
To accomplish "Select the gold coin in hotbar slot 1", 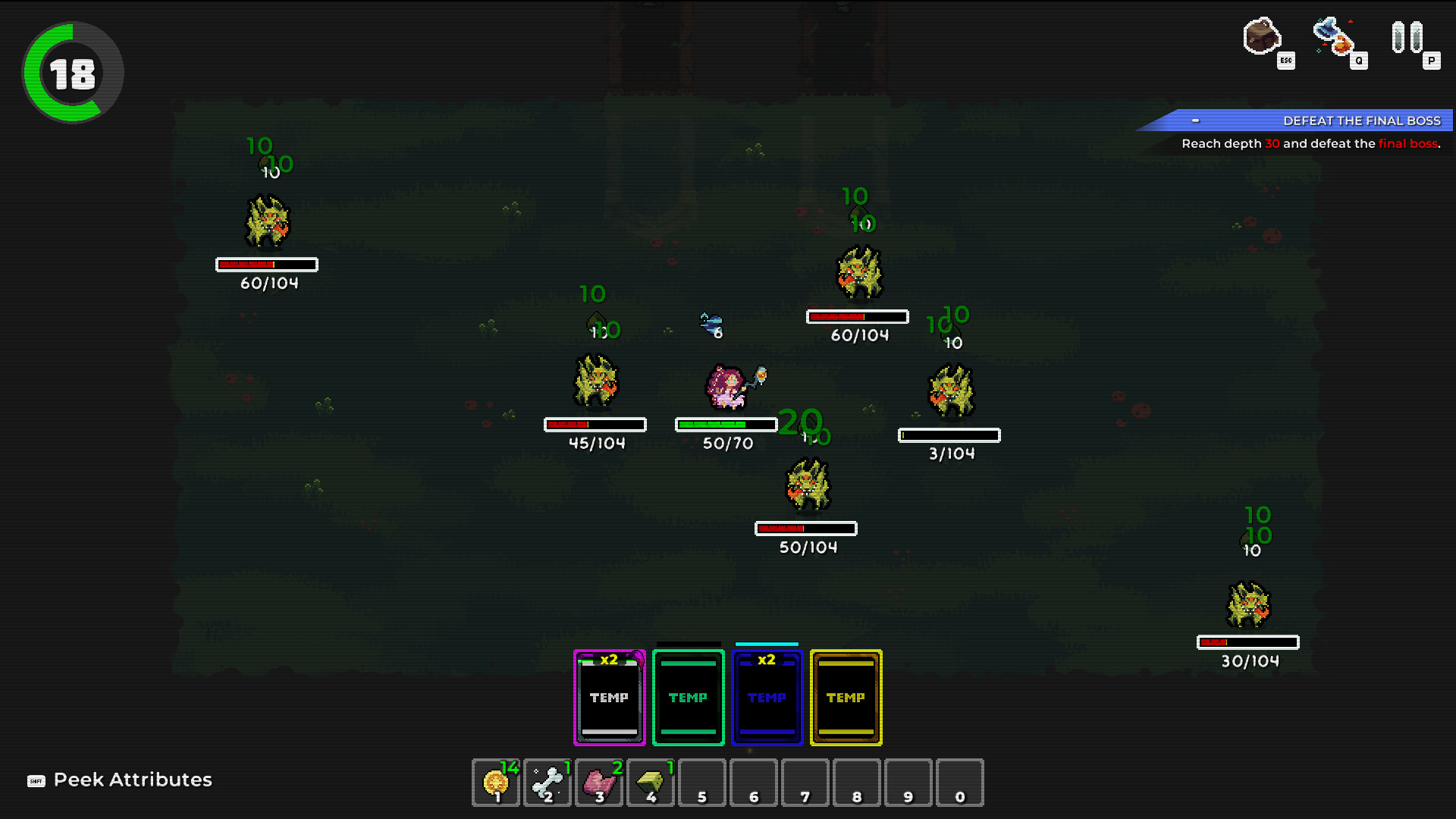I will pos(495,782).
